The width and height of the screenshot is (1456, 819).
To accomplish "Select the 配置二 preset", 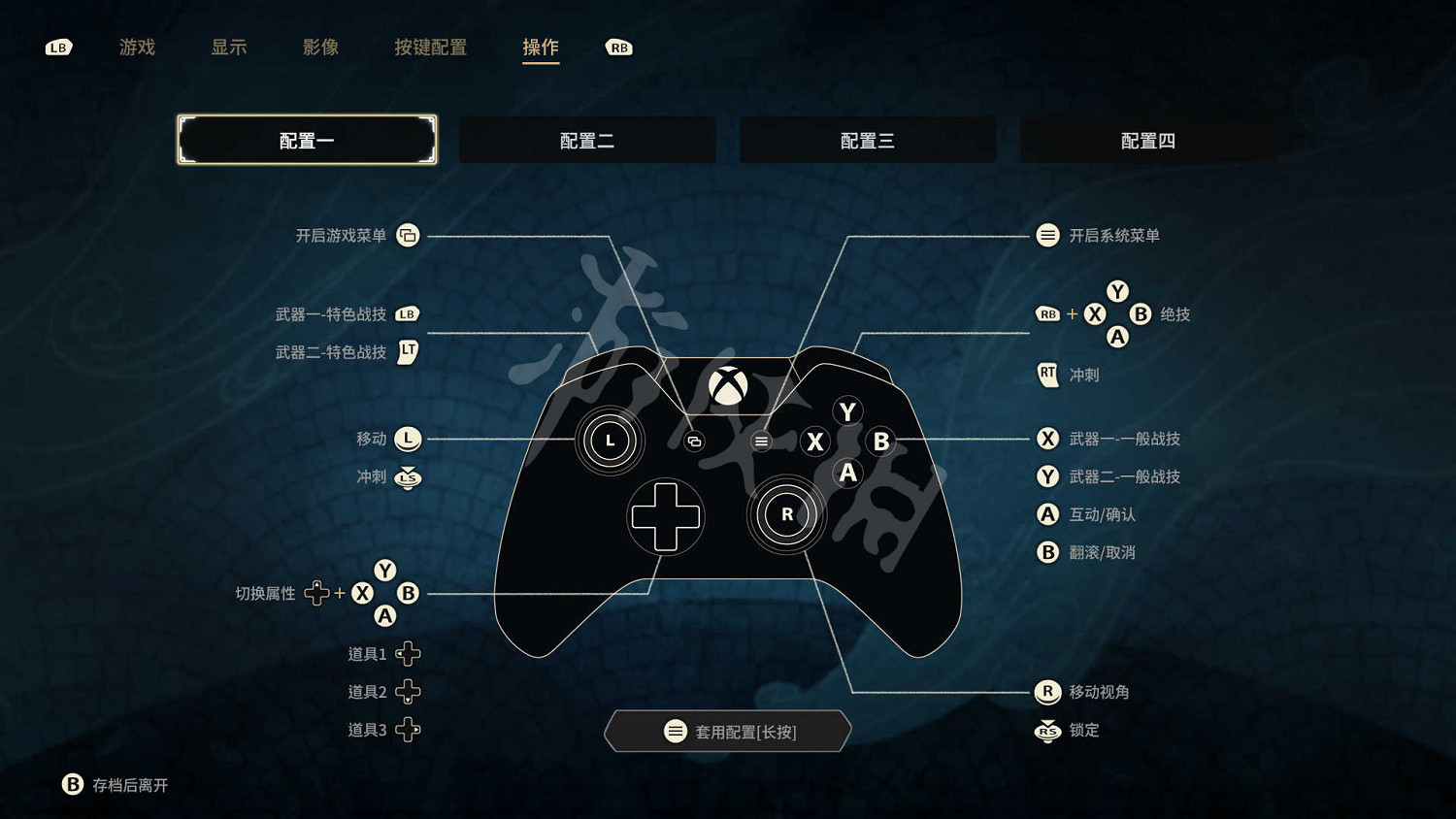I will pyautogui.click(x=587, y=139).
